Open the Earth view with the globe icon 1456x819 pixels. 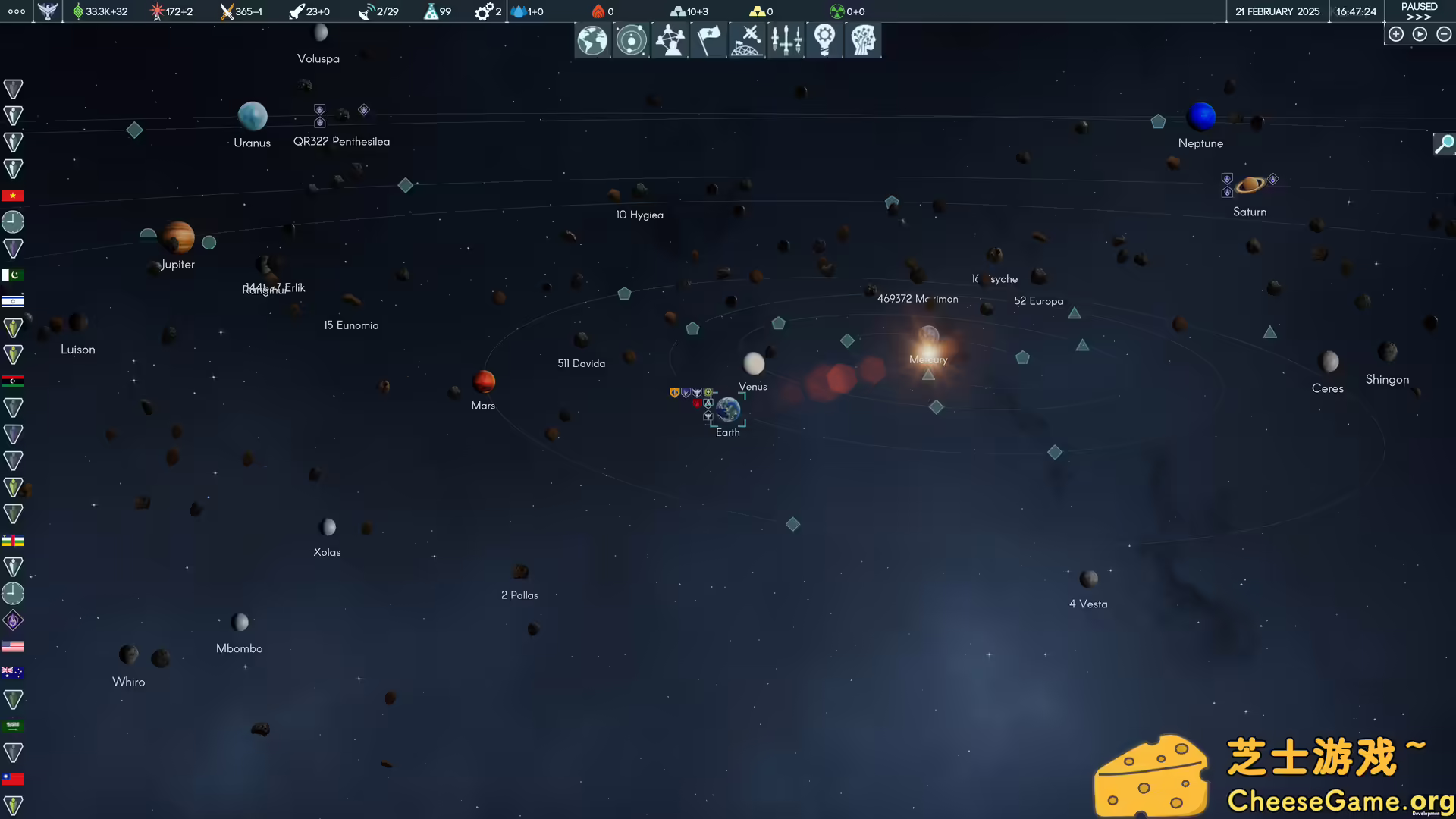(592, 40)
